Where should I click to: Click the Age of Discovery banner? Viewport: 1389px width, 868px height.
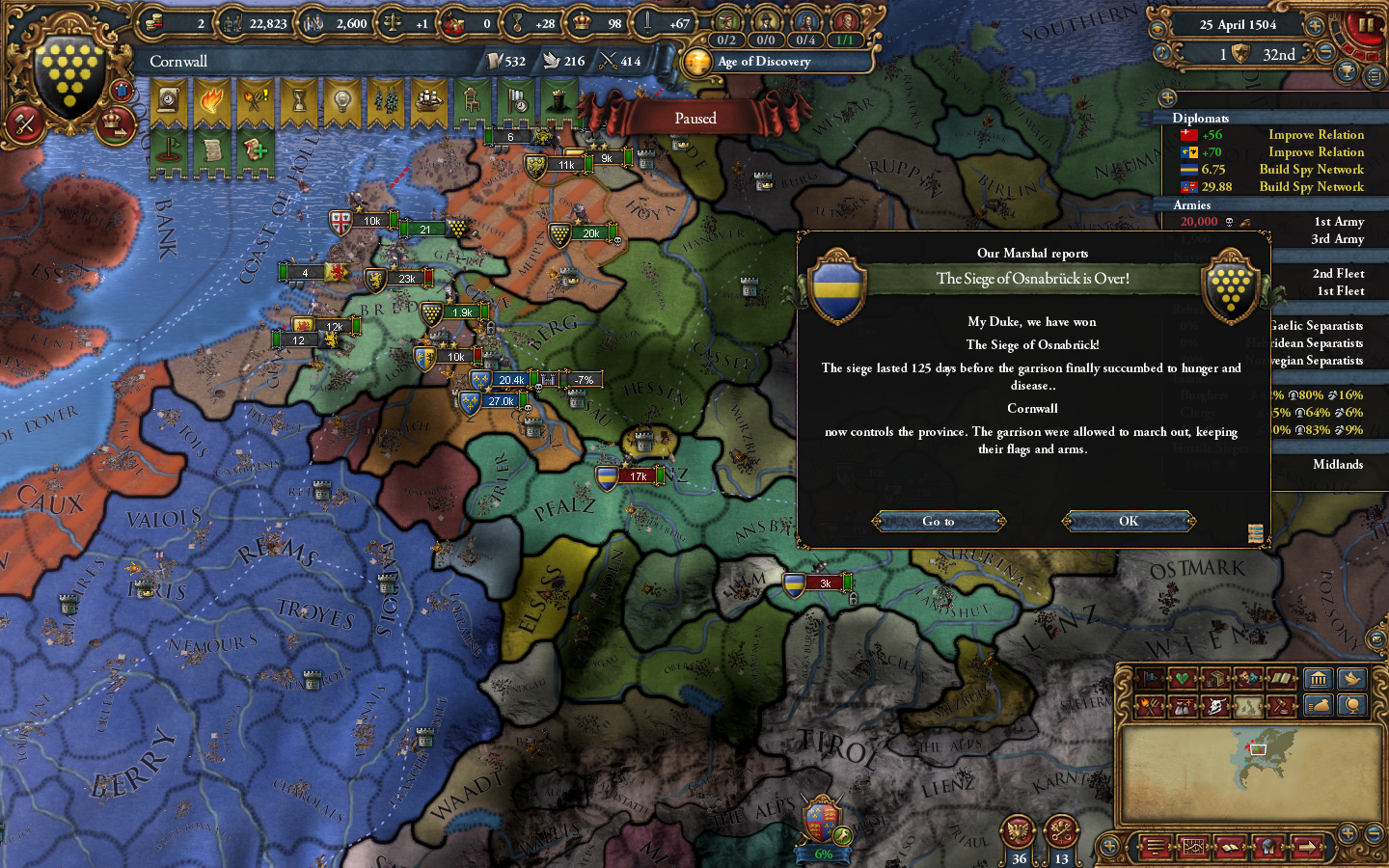click(767, 62)
